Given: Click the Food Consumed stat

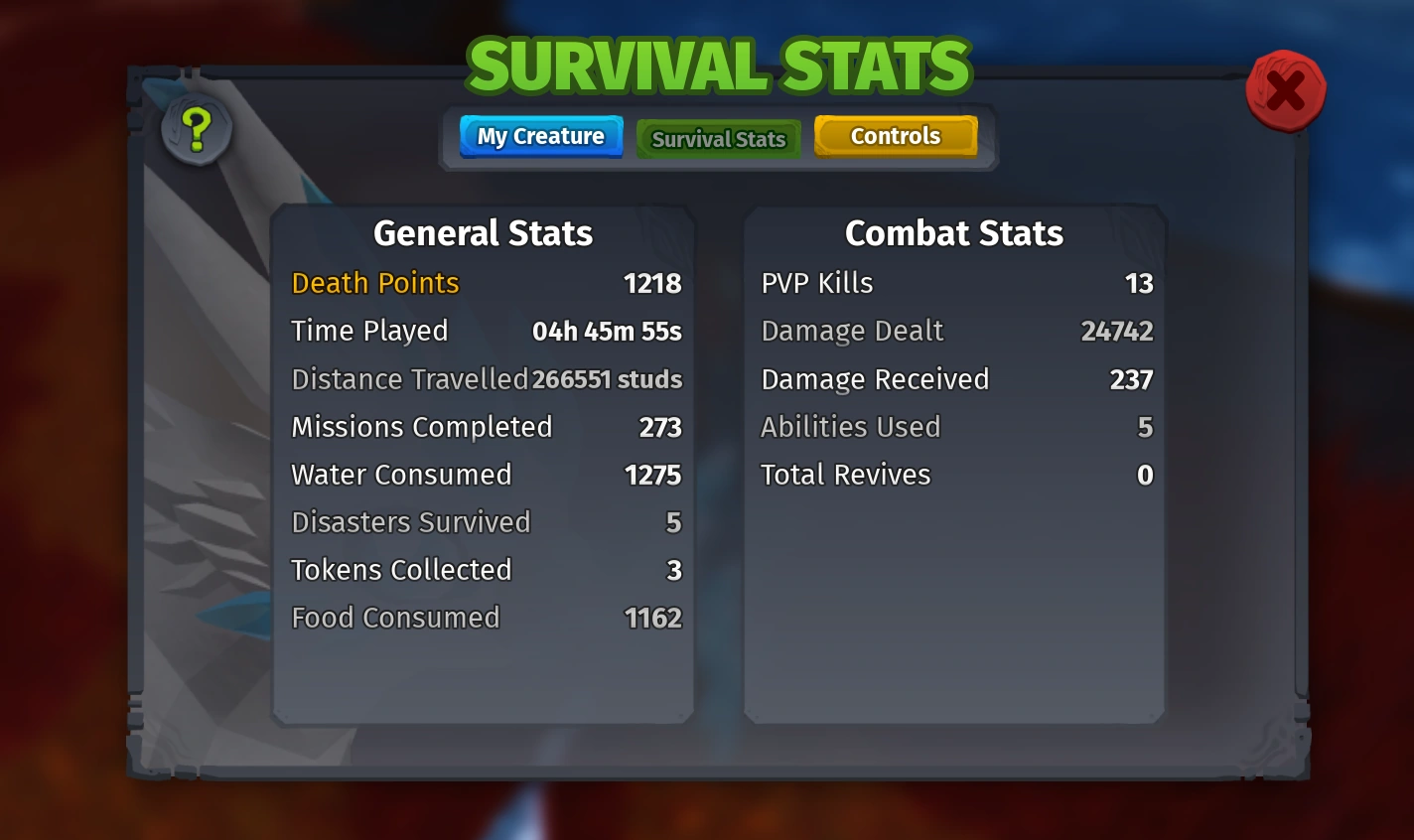Looking at the screenshot, I should click(x=395, y=618).
